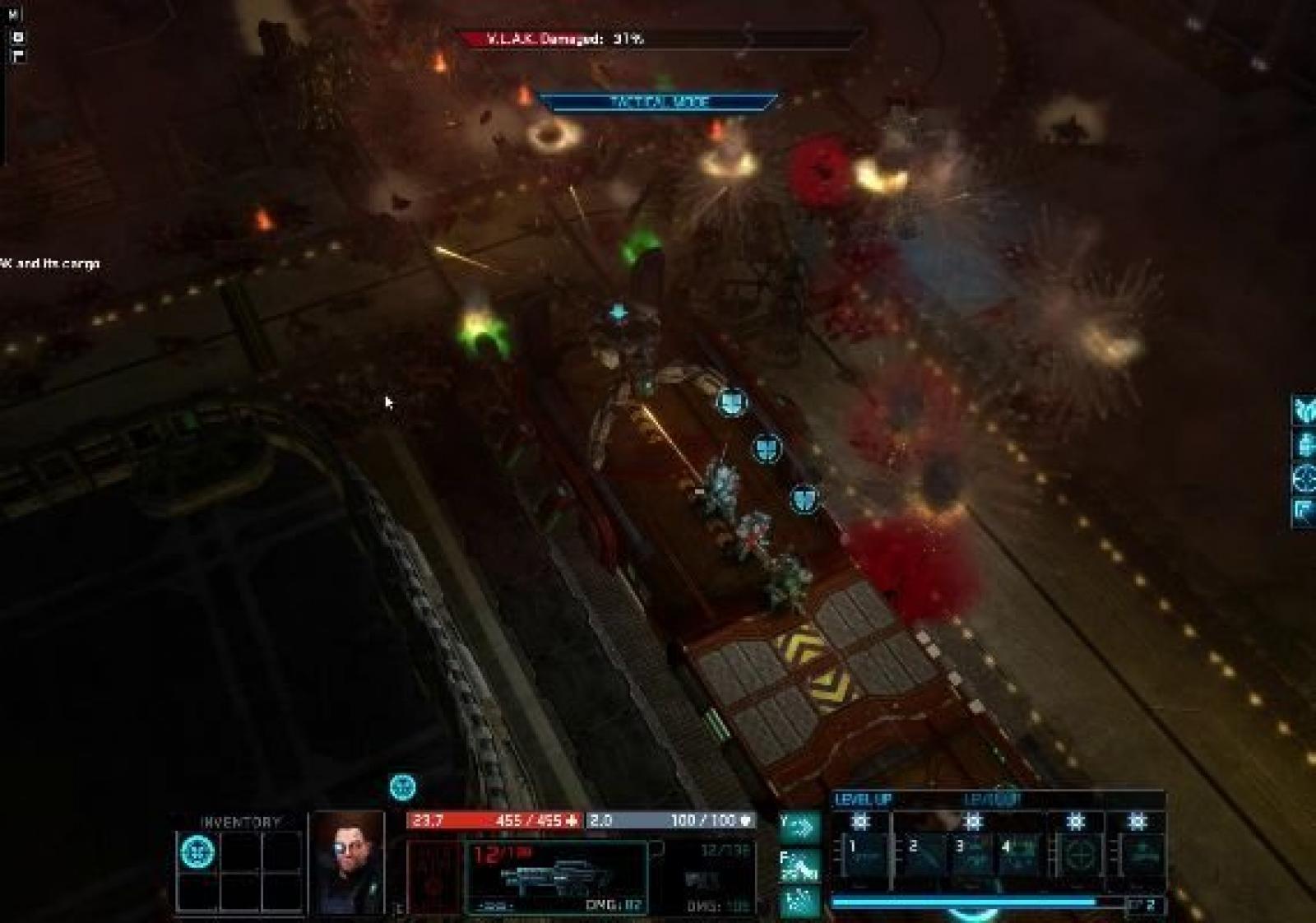Click the round glowing icon above inventory
Viewport: 1316px width, 923px height.
(402, 787)
